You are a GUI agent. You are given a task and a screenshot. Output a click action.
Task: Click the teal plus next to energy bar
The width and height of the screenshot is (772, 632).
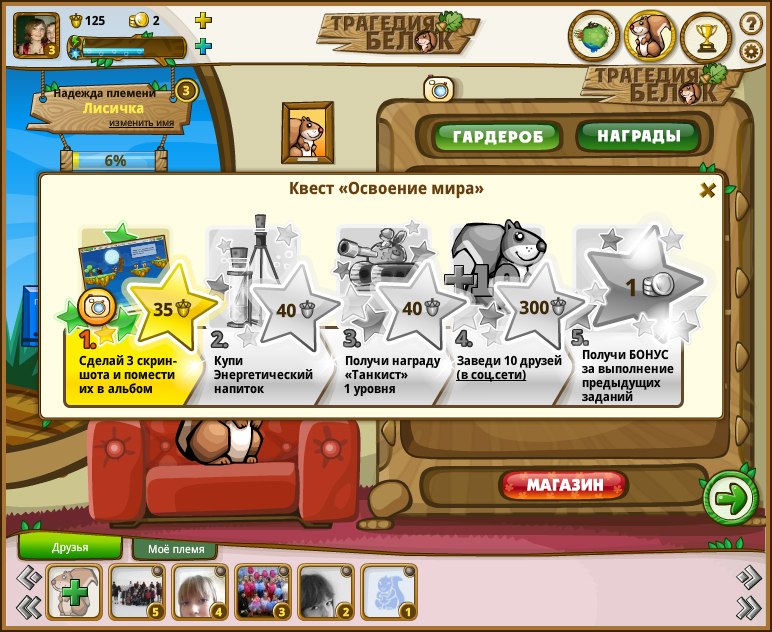(x=203, y=46)
